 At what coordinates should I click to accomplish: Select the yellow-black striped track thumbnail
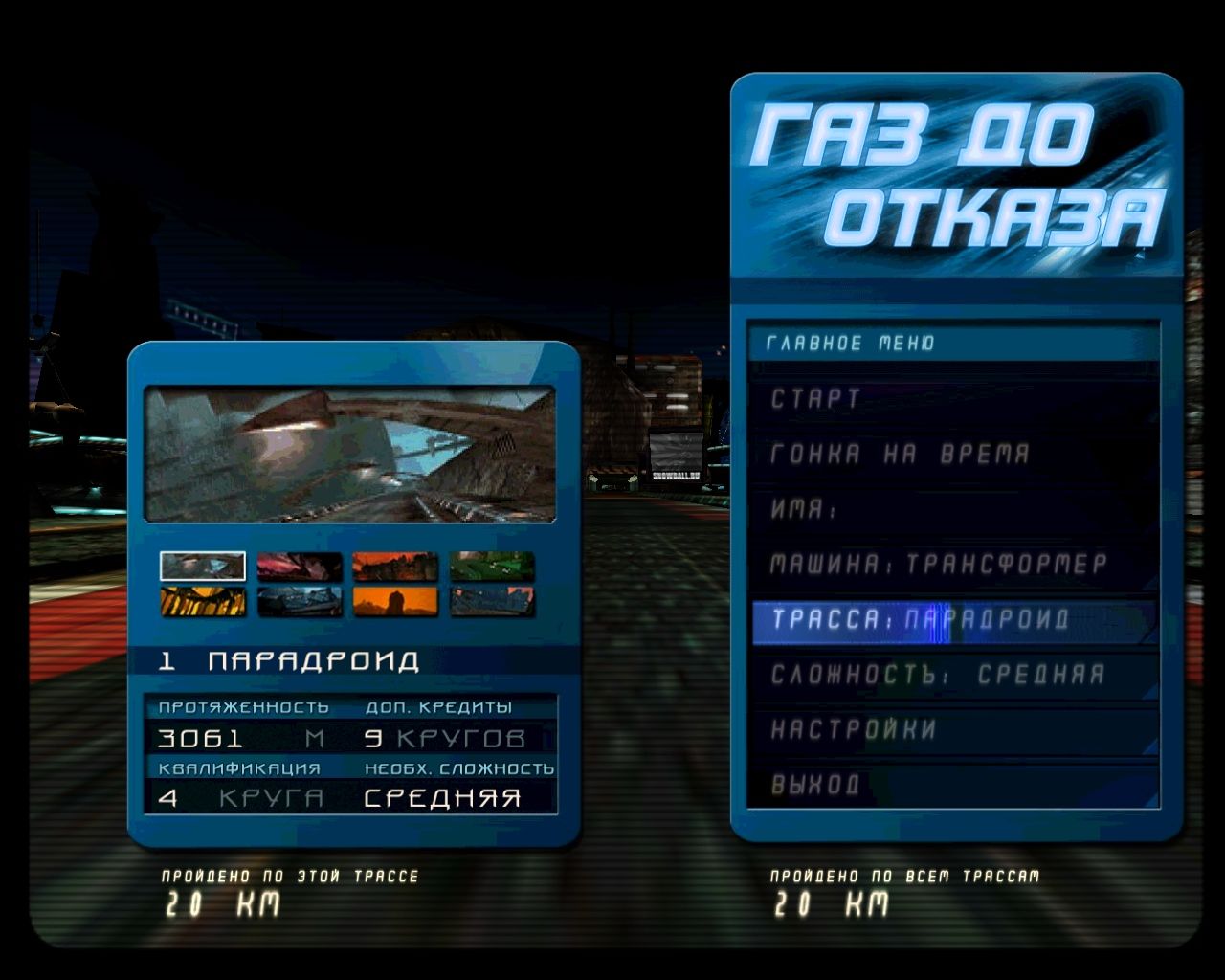tap(203, 603)
